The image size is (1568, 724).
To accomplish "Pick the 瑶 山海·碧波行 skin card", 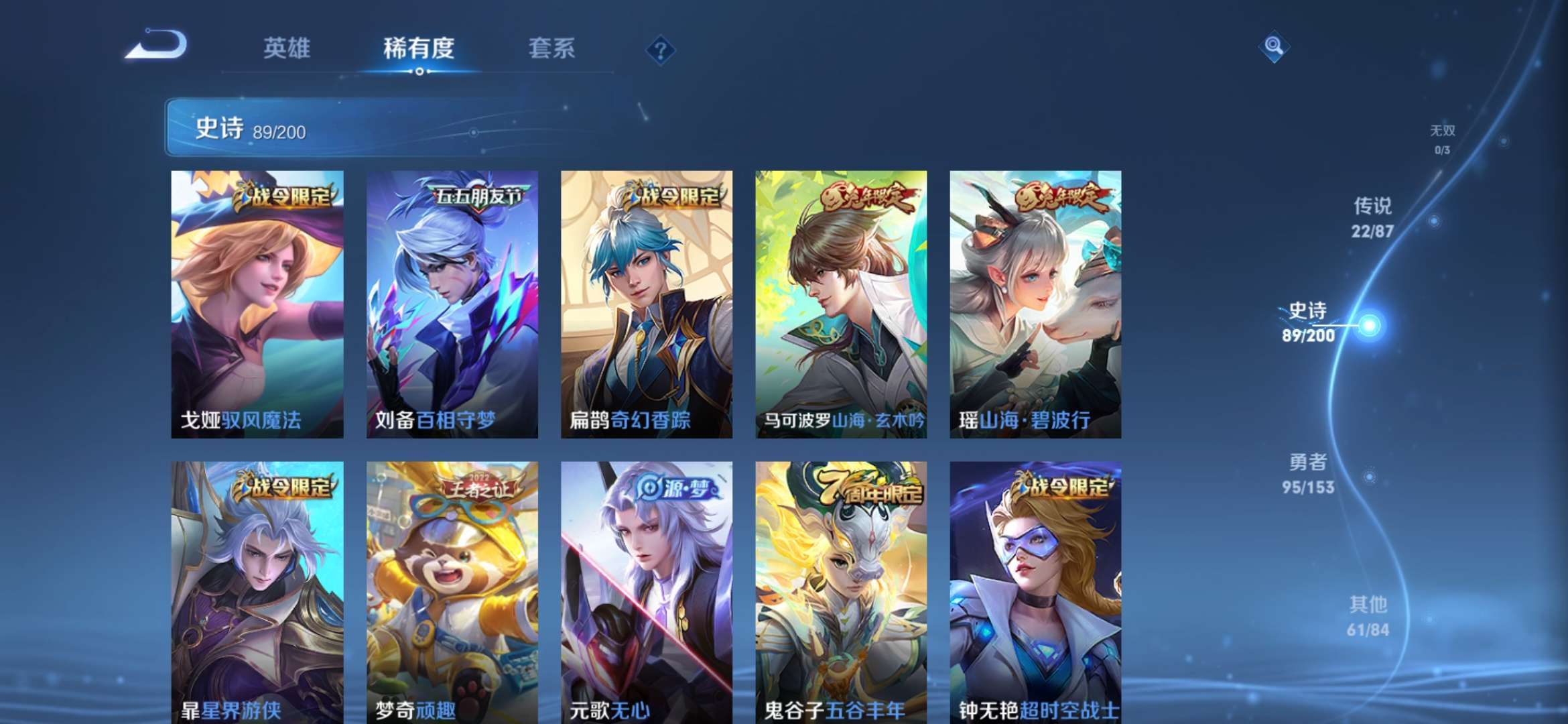I will coord(1035,304).
